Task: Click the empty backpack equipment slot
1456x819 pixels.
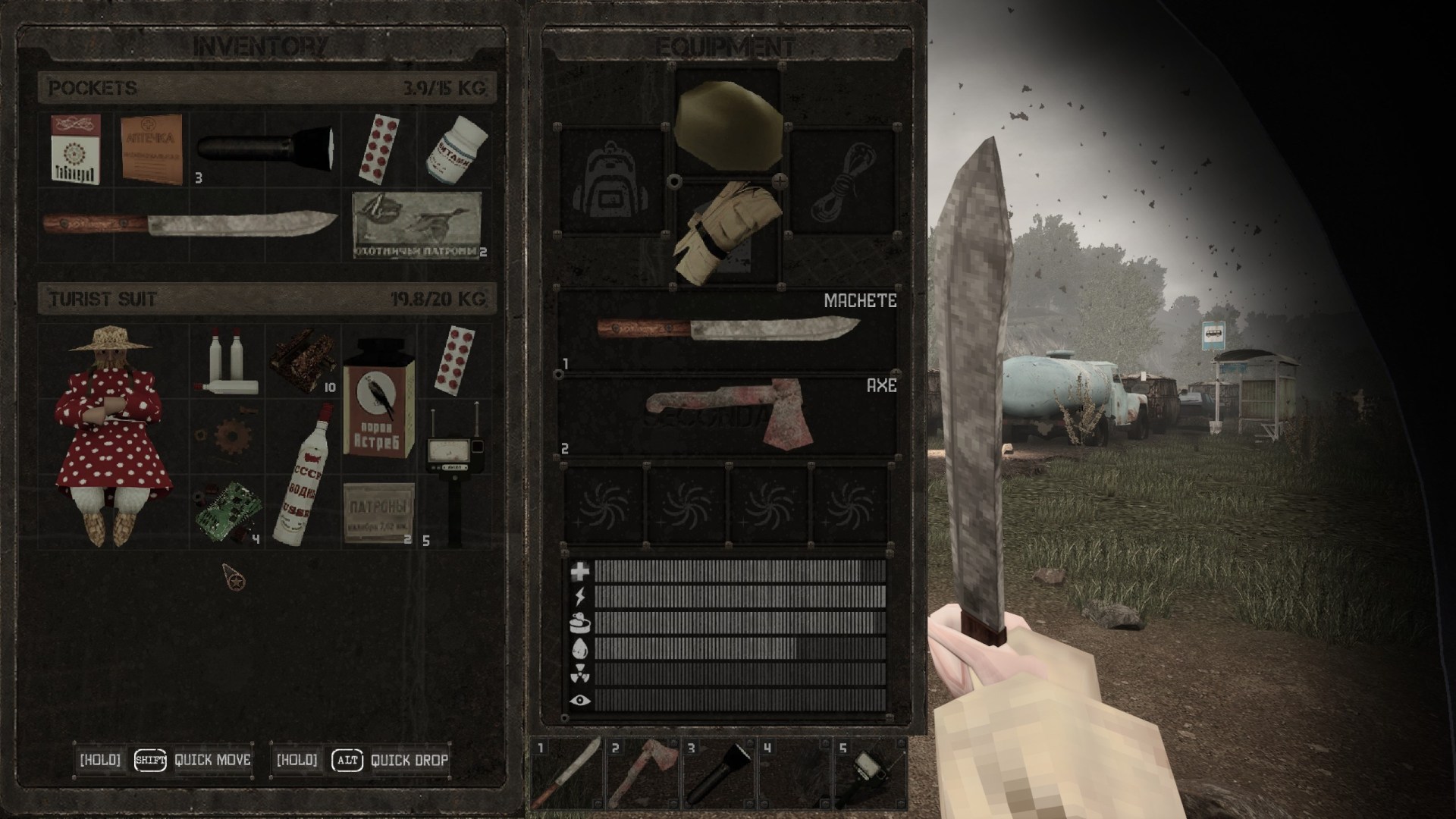Action: (611, 182)
